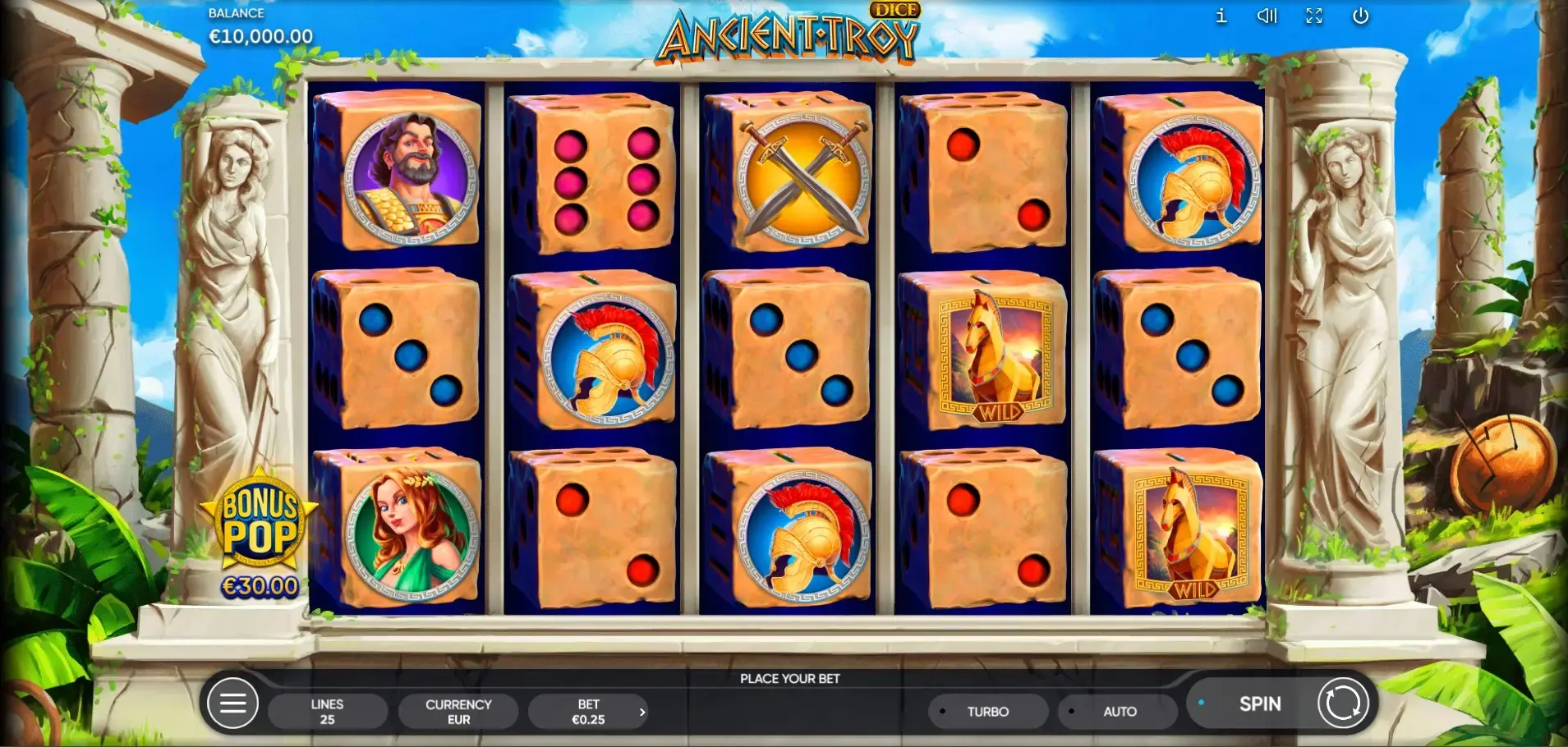Exit the game with power icon
This screenshot has width=1568, height=747.
tap(1360, 16)
